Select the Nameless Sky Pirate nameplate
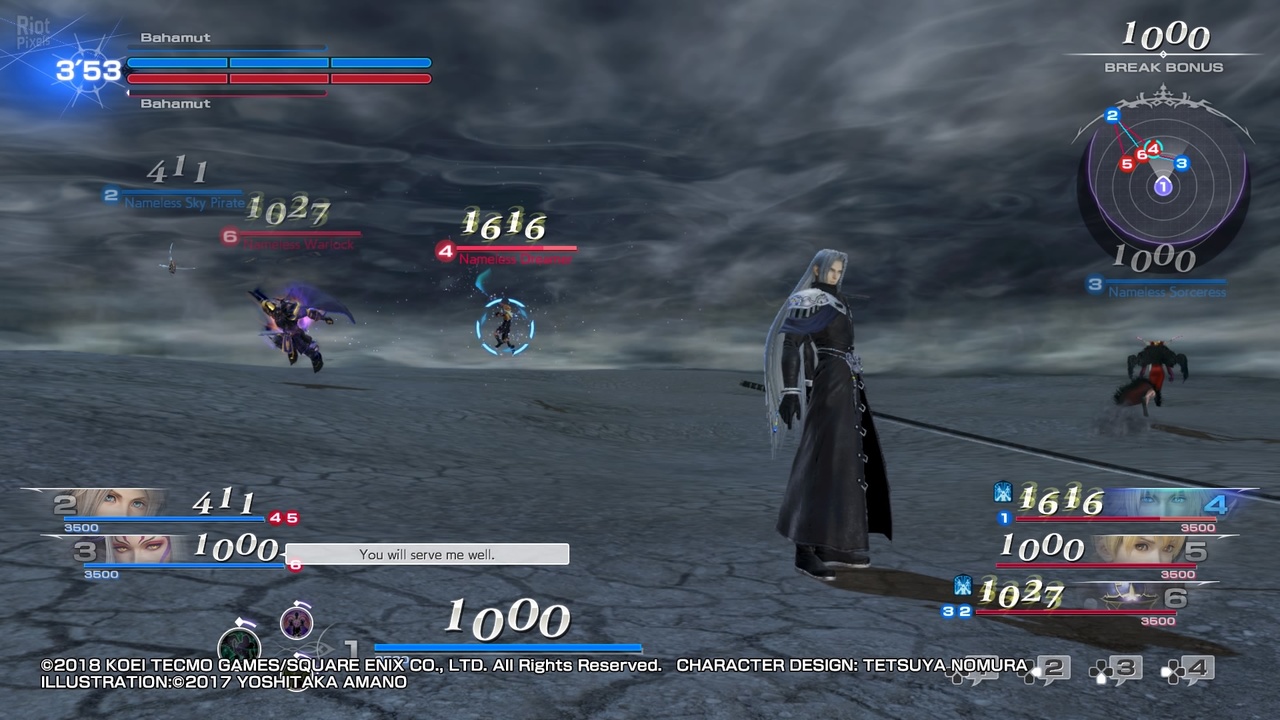The width and height of the screenshot is (1280, 720). click(183, 202)
